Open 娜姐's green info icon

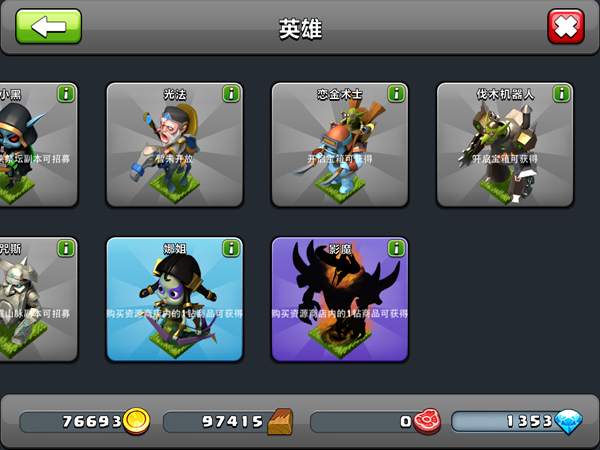(231, 249)
